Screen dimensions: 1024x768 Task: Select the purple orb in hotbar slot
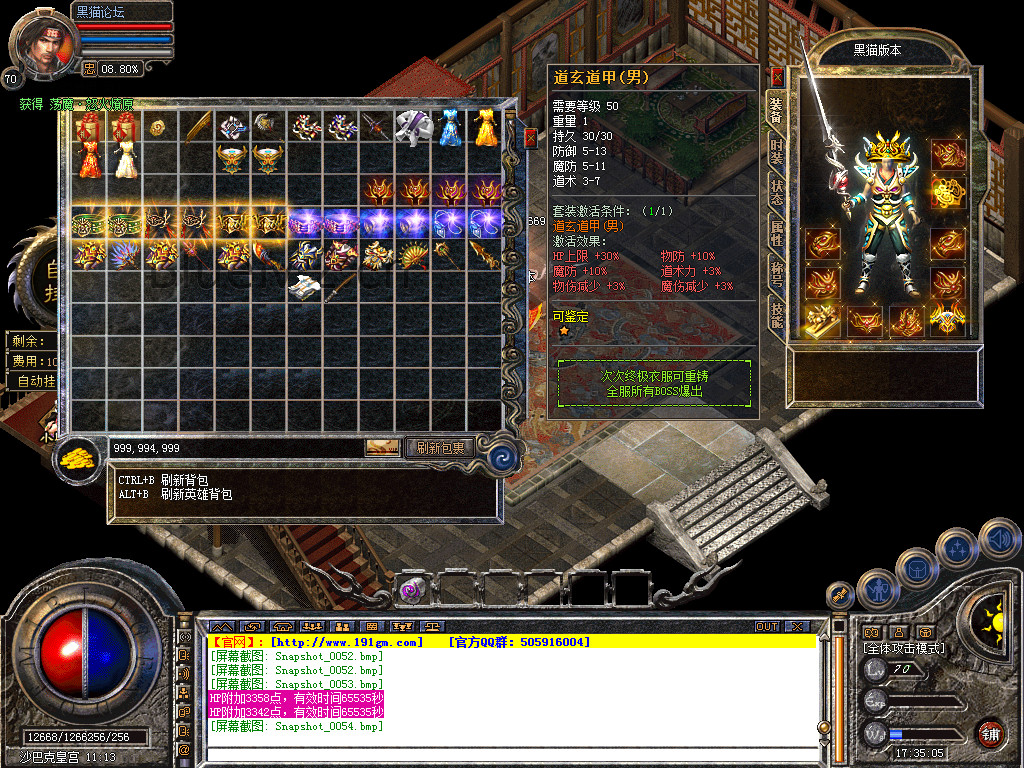(x=410, y=591)
